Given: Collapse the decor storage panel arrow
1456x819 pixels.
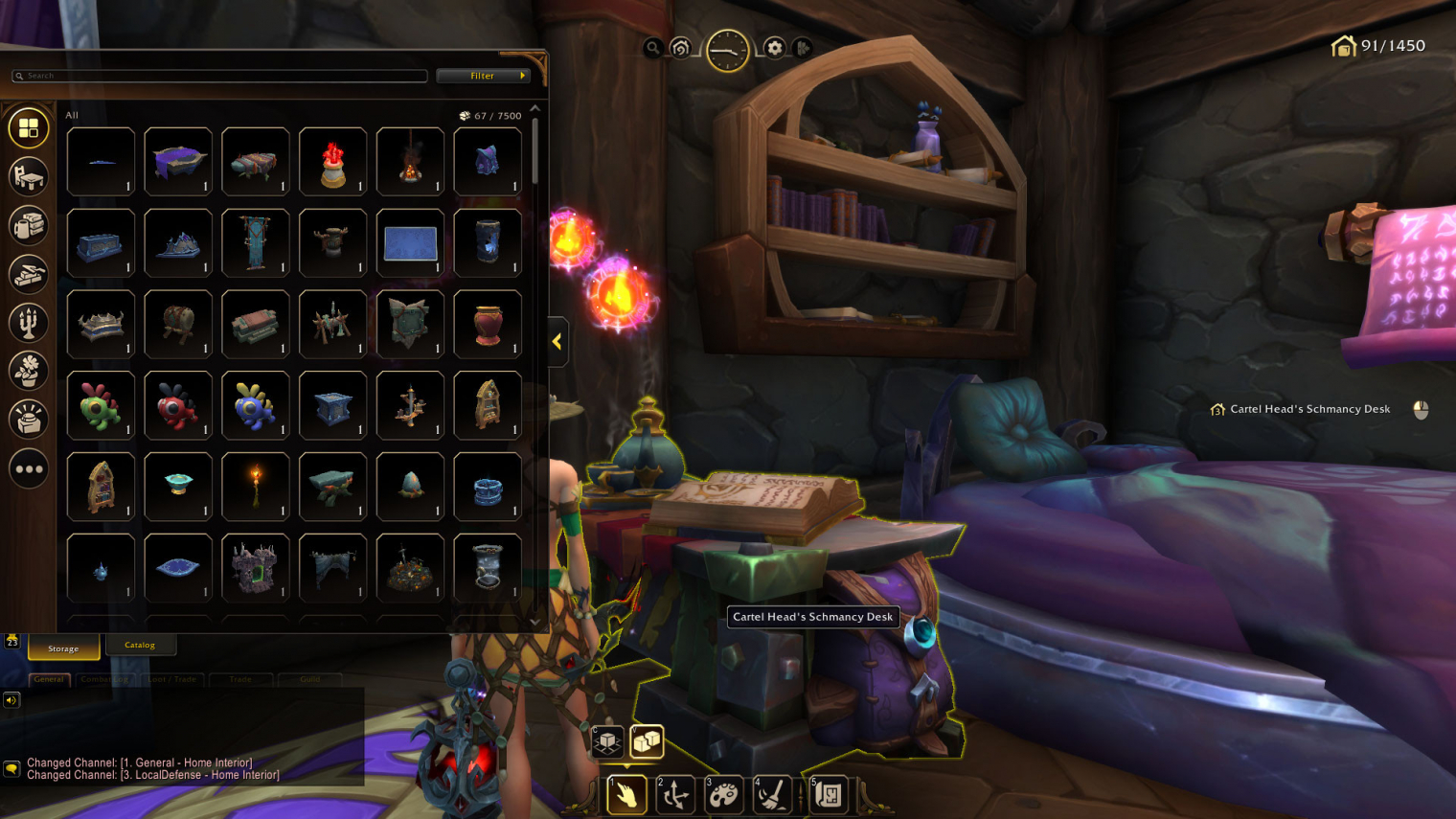Looking at the screenshot, I should coord(557,341).
